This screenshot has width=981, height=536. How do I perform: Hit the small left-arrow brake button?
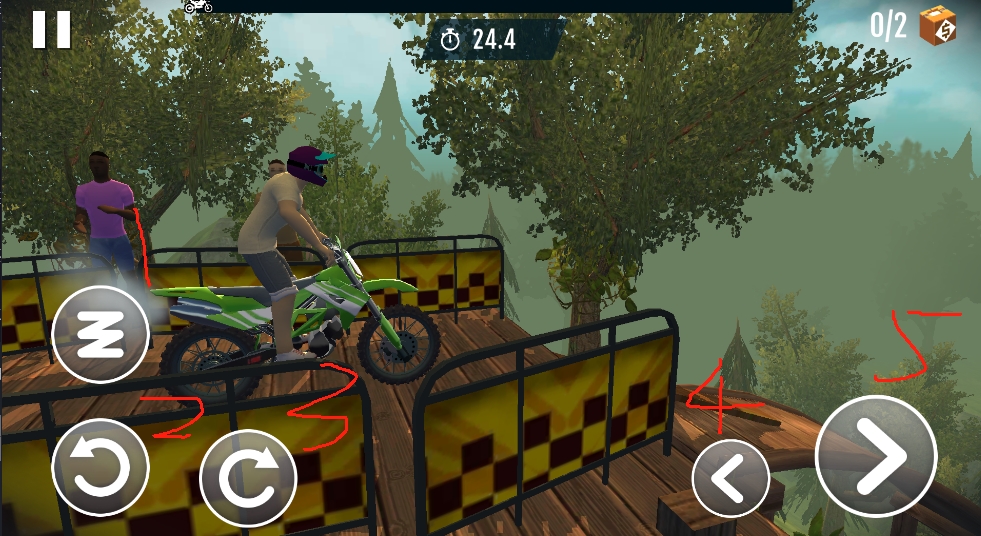(x=730, y=478)
